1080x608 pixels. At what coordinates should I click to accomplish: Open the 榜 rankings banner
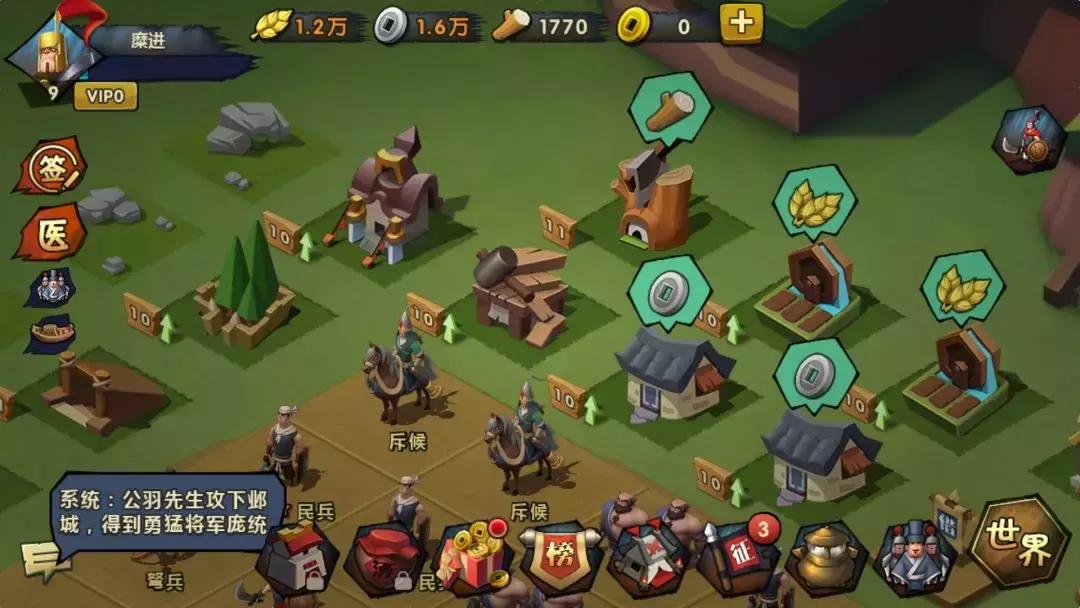click(x=560, y=555)
